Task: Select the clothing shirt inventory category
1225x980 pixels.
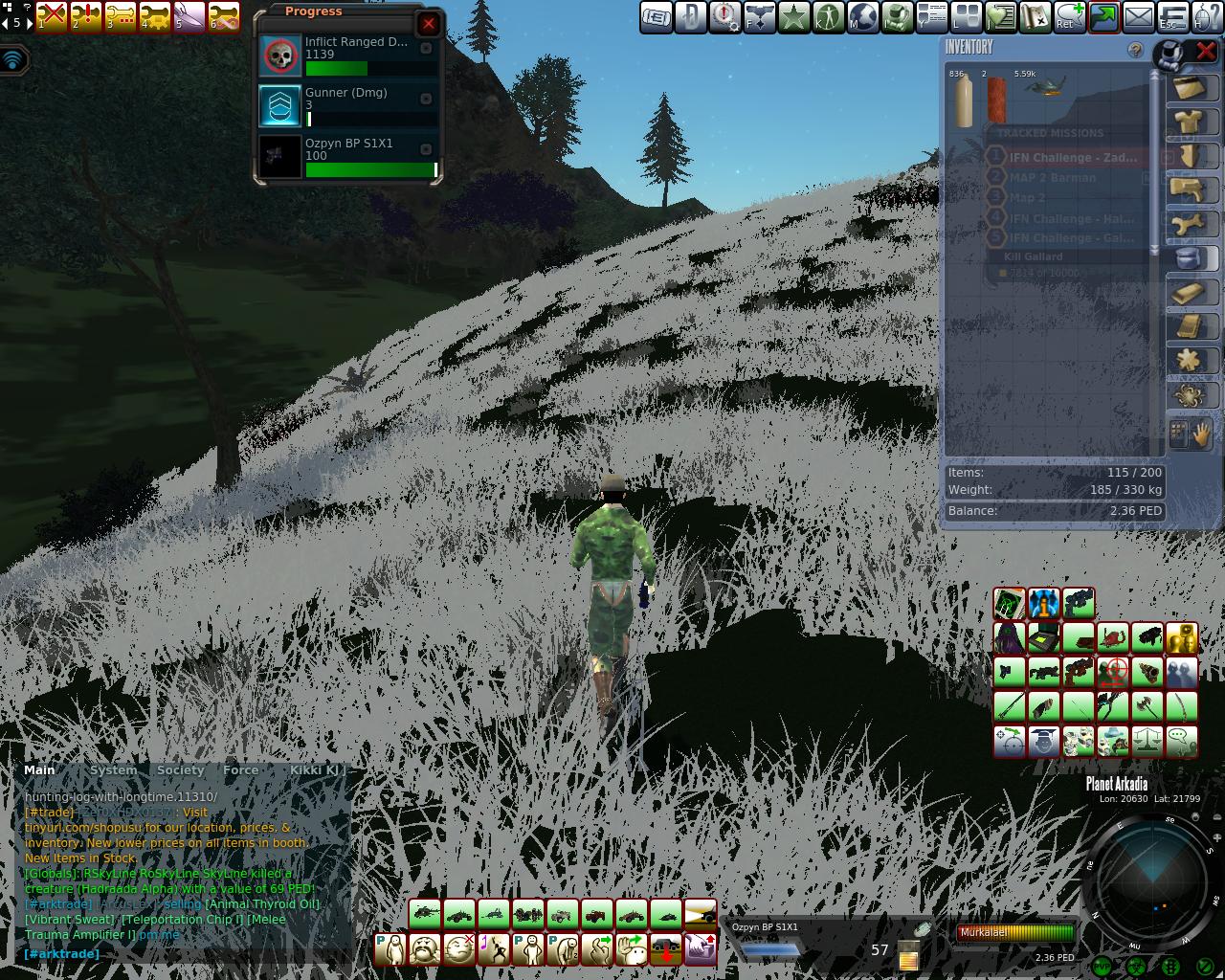Action: pos(1189,122)
